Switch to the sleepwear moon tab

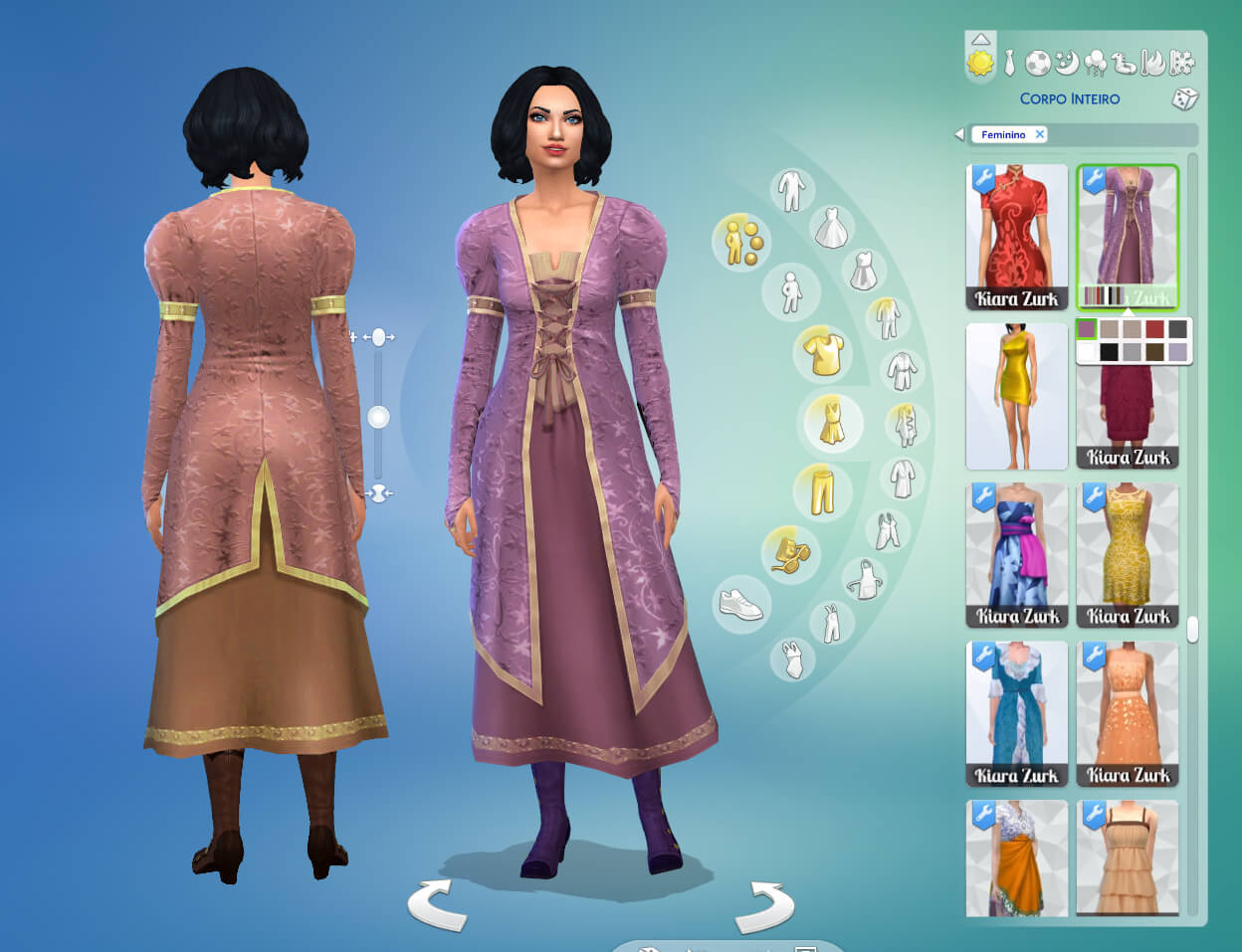click(1067, 64)
